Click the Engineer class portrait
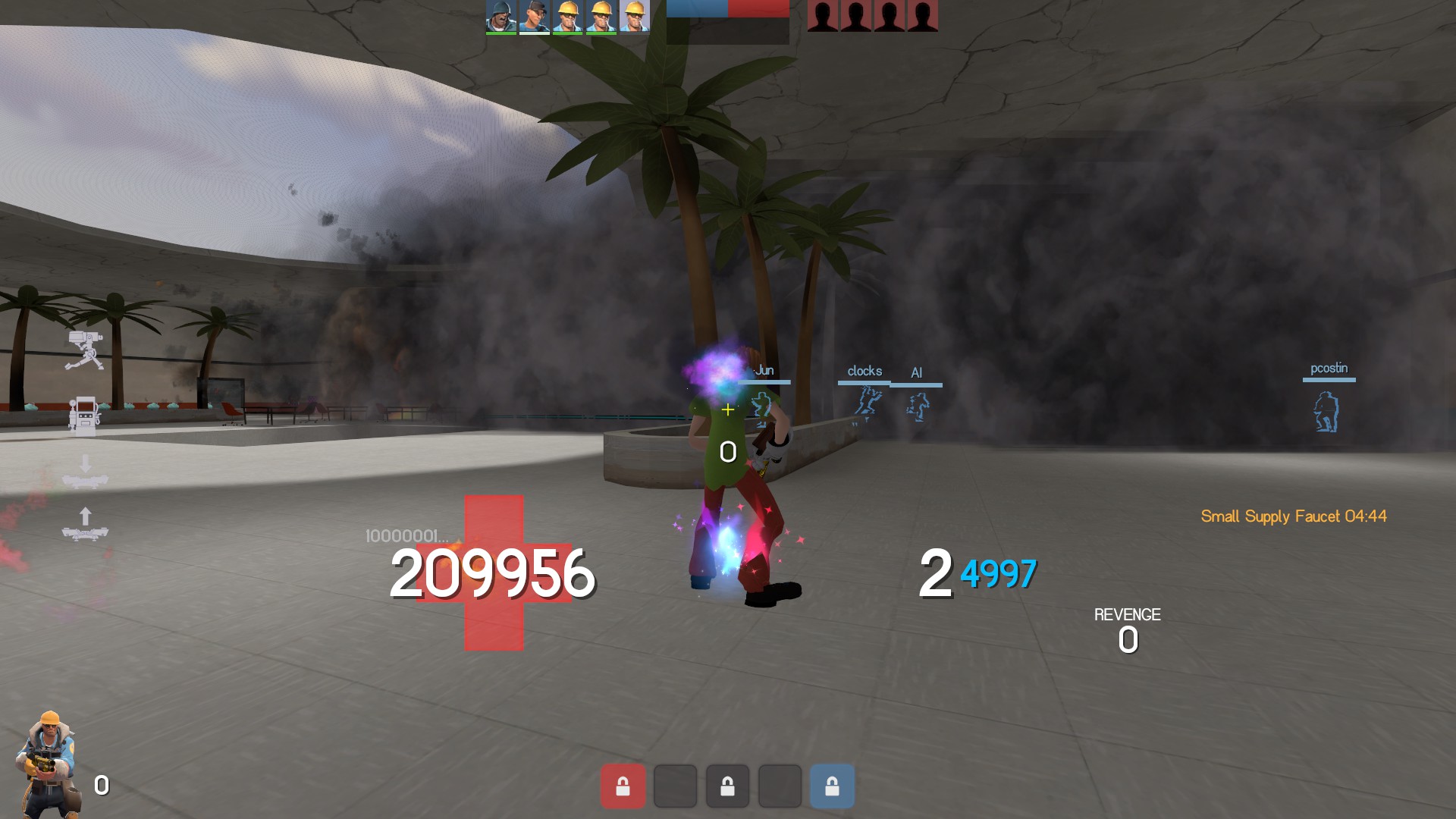 (x=49, y=764)
